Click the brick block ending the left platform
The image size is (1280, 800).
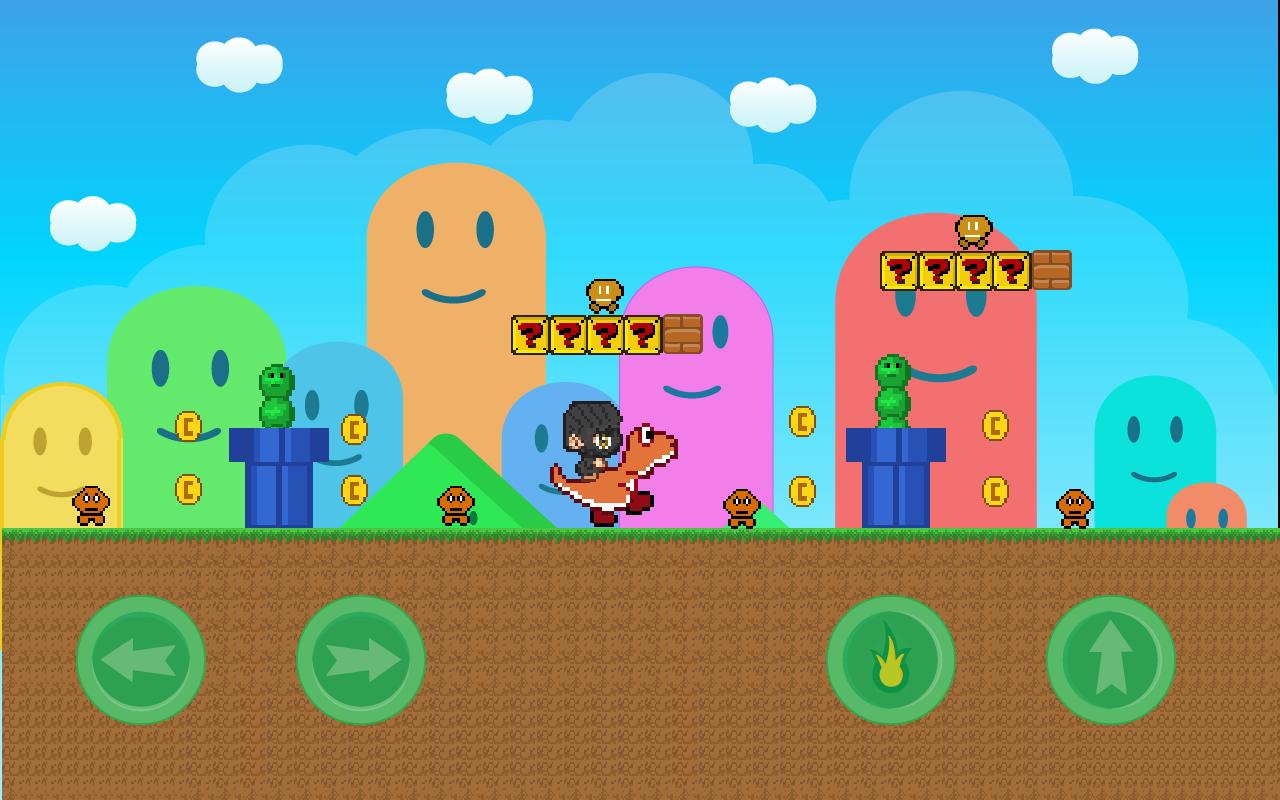coord(685,333)
